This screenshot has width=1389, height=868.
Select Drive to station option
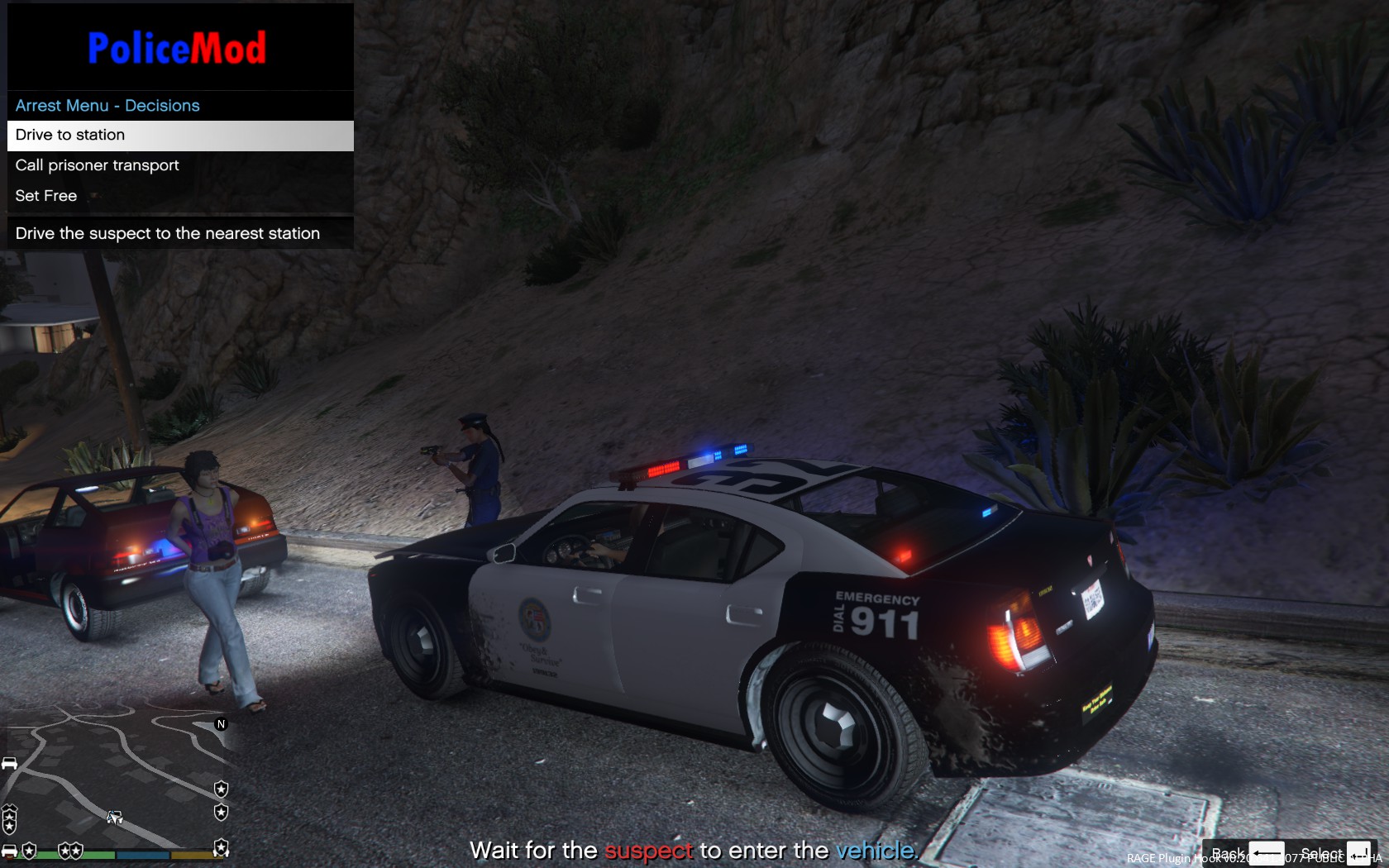click(x=180, y=136)
